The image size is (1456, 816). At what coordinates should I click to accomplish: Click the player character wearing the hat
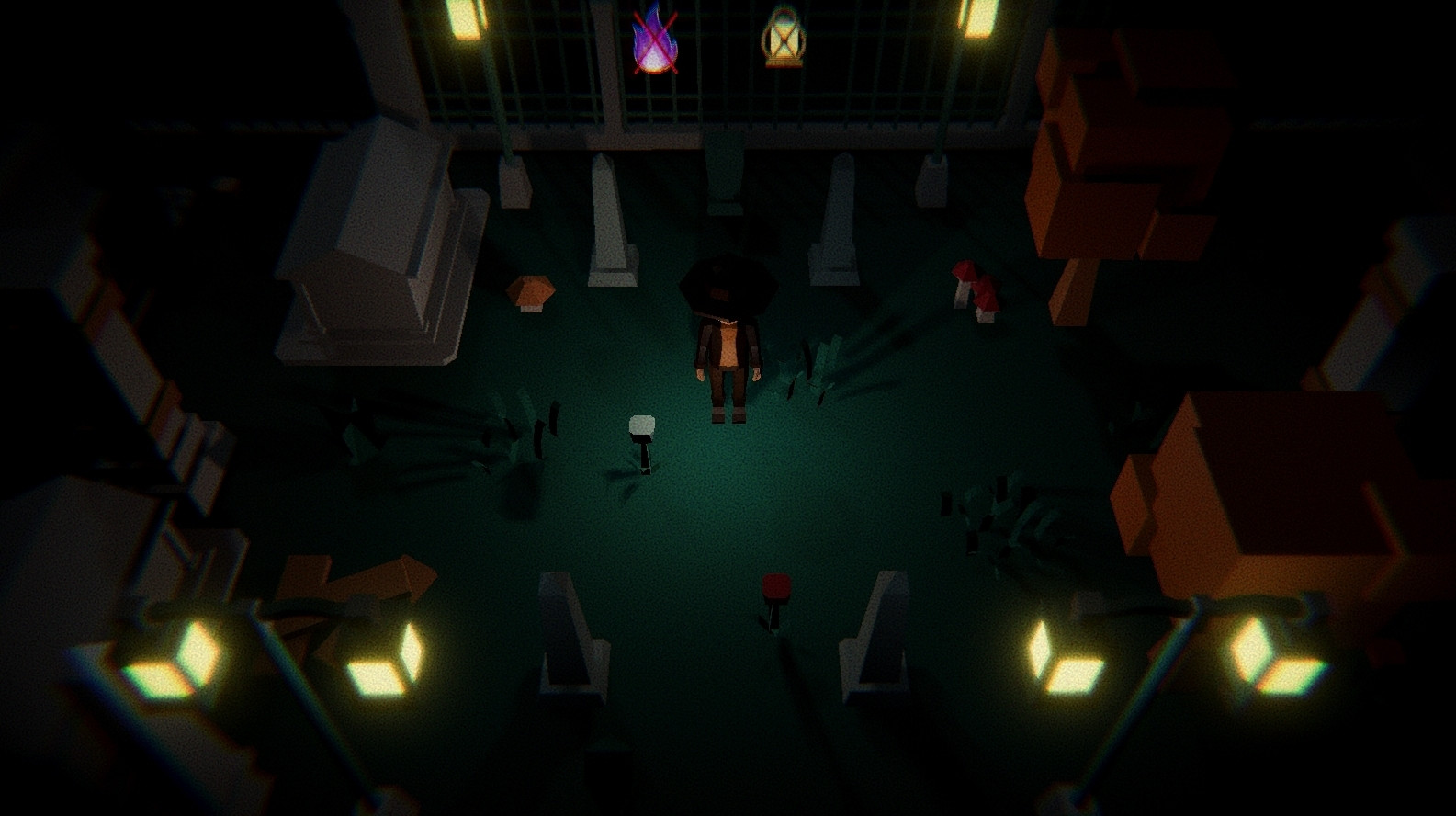(728, 340)
